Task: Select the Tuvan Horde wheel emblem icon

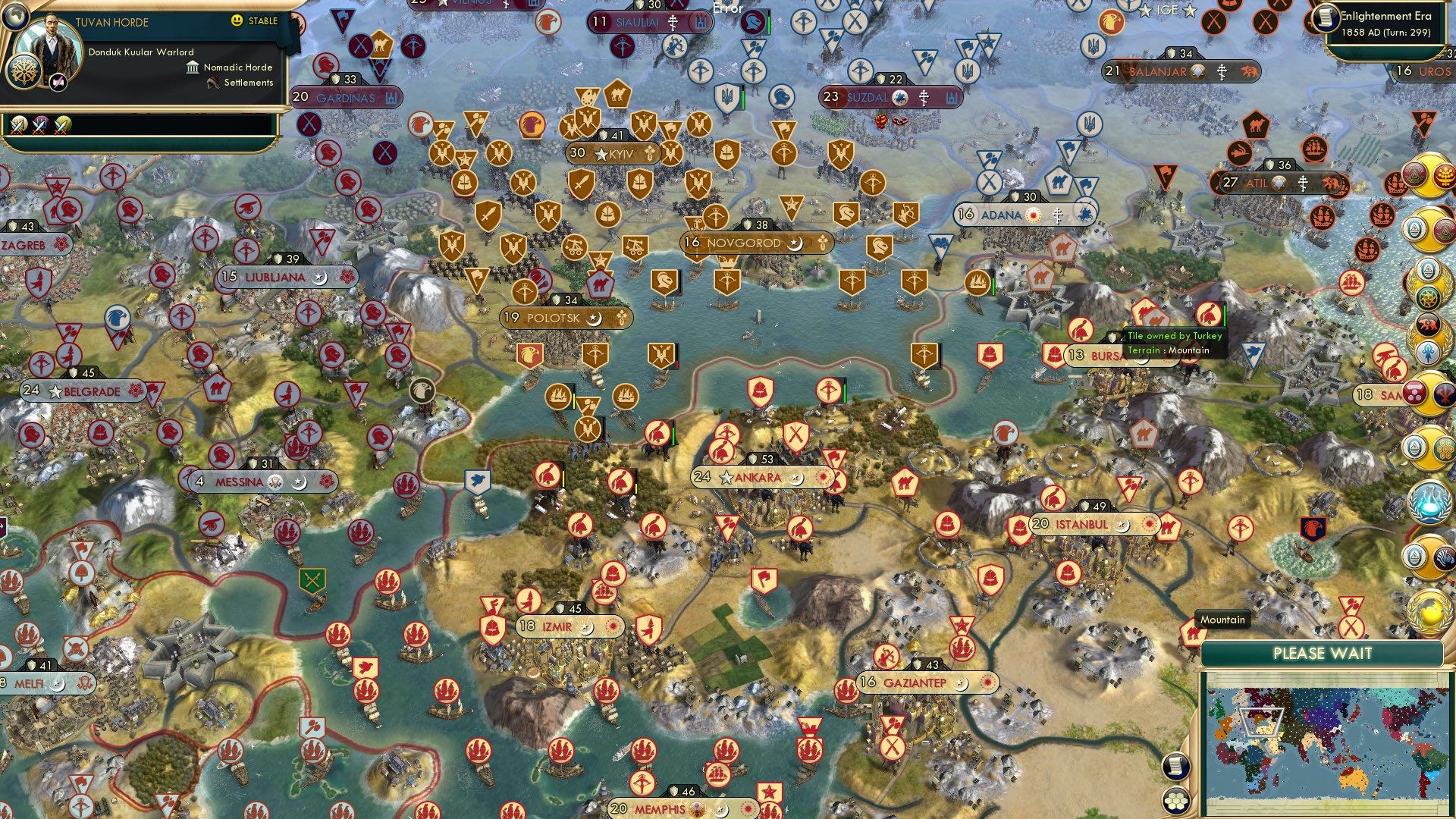Action: point(24,74)
